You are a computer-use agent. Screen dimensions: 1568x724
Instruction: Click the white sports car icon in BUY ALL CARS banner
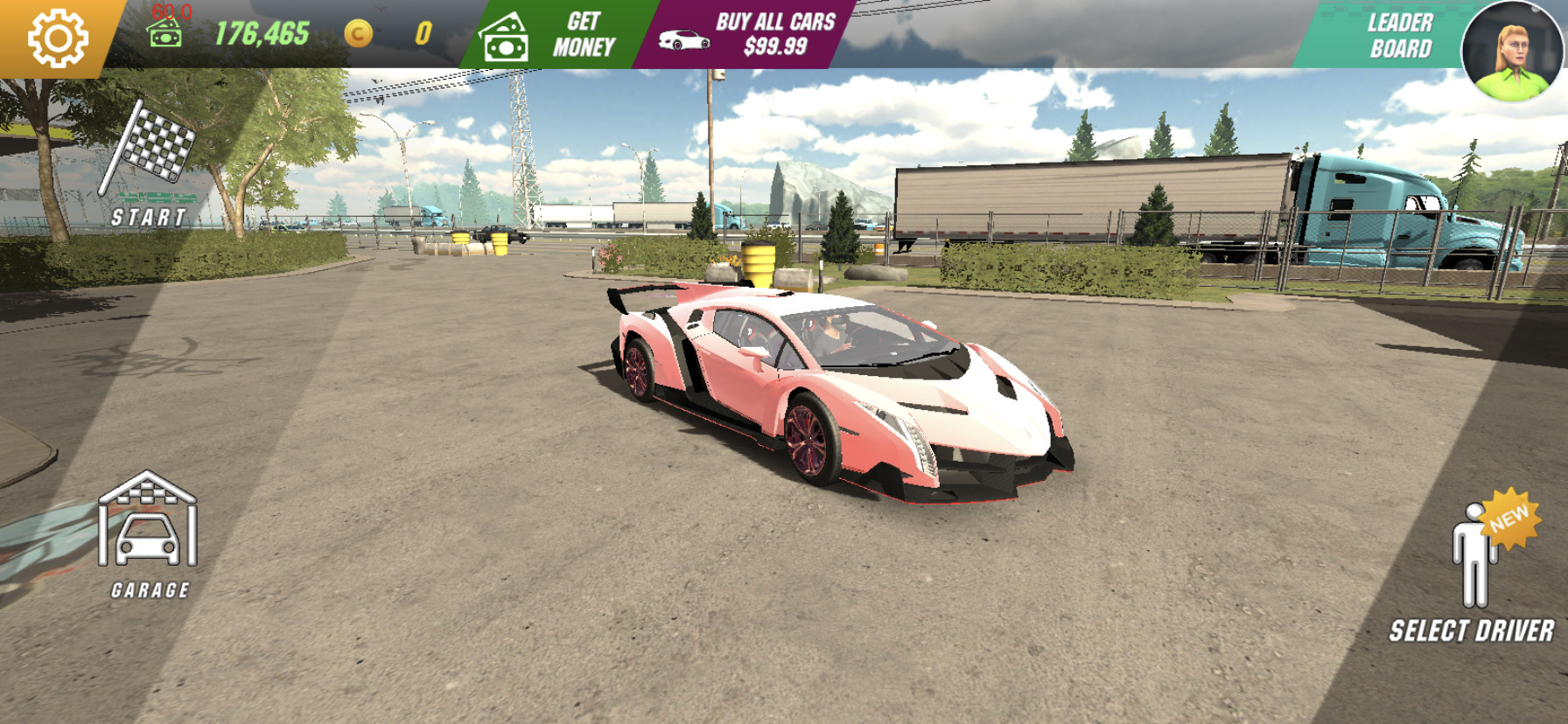click(685, 38)
